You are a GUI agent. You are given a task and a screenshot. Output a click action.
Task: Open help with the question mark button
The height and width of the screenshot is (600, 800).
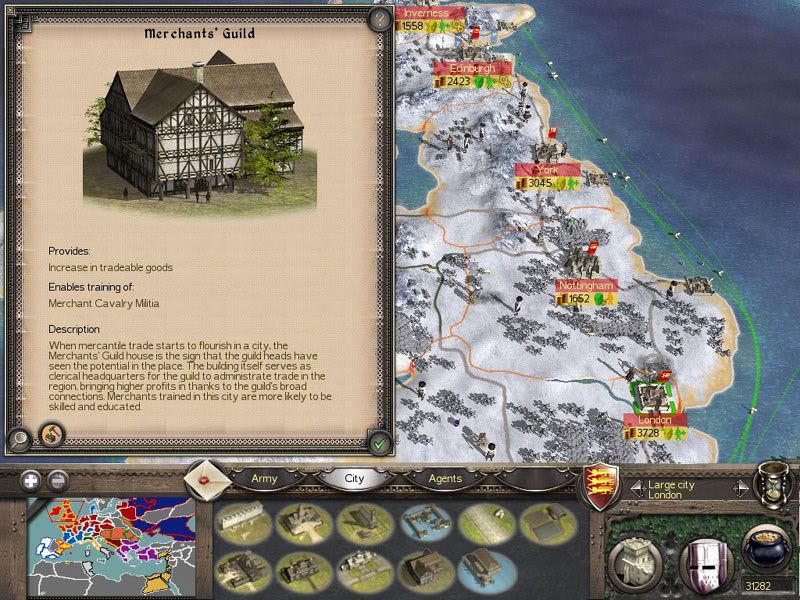pyautogui.click(x=378, y=18)
